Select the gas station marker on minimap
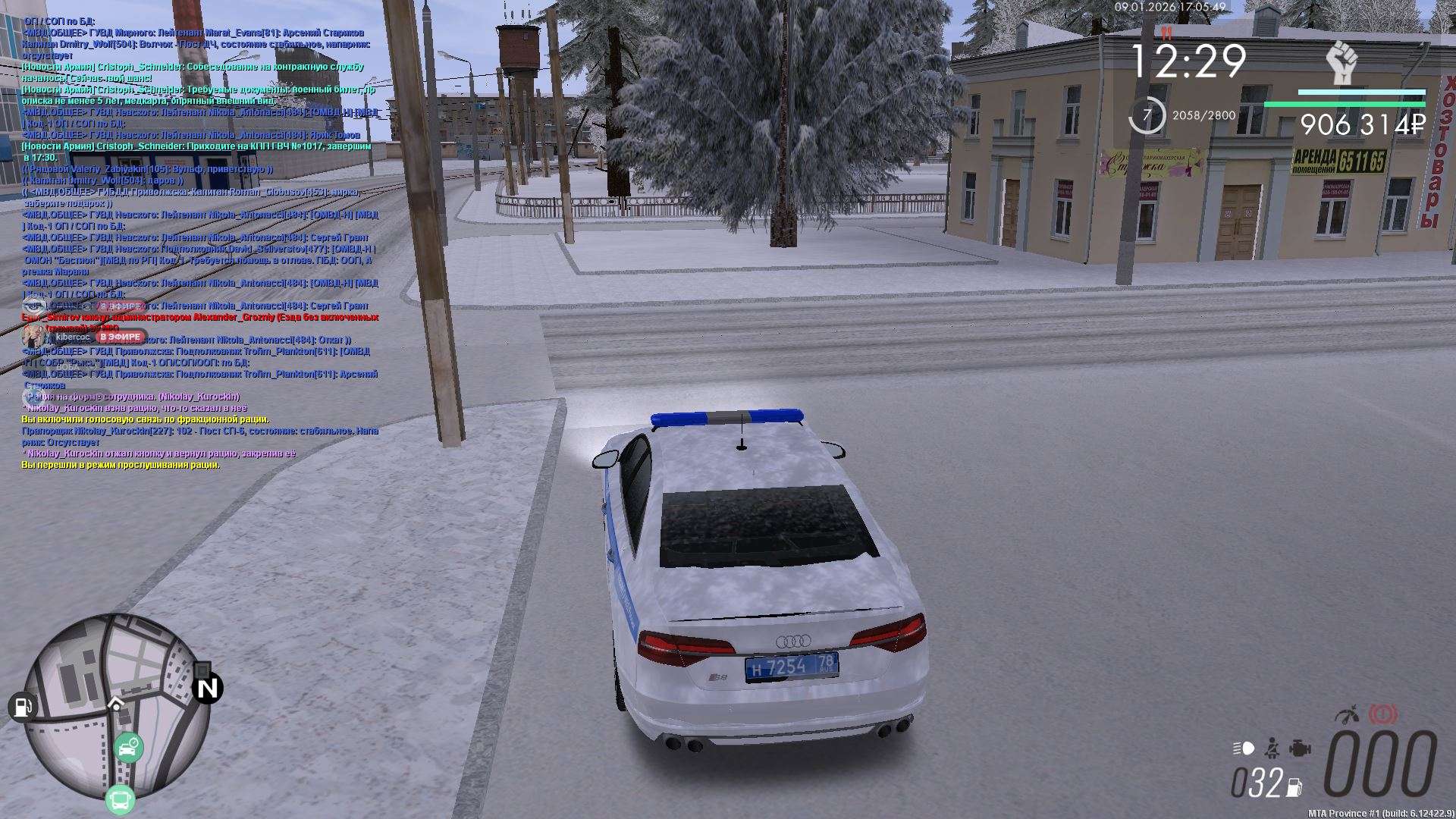 click(x=22, y=707)
